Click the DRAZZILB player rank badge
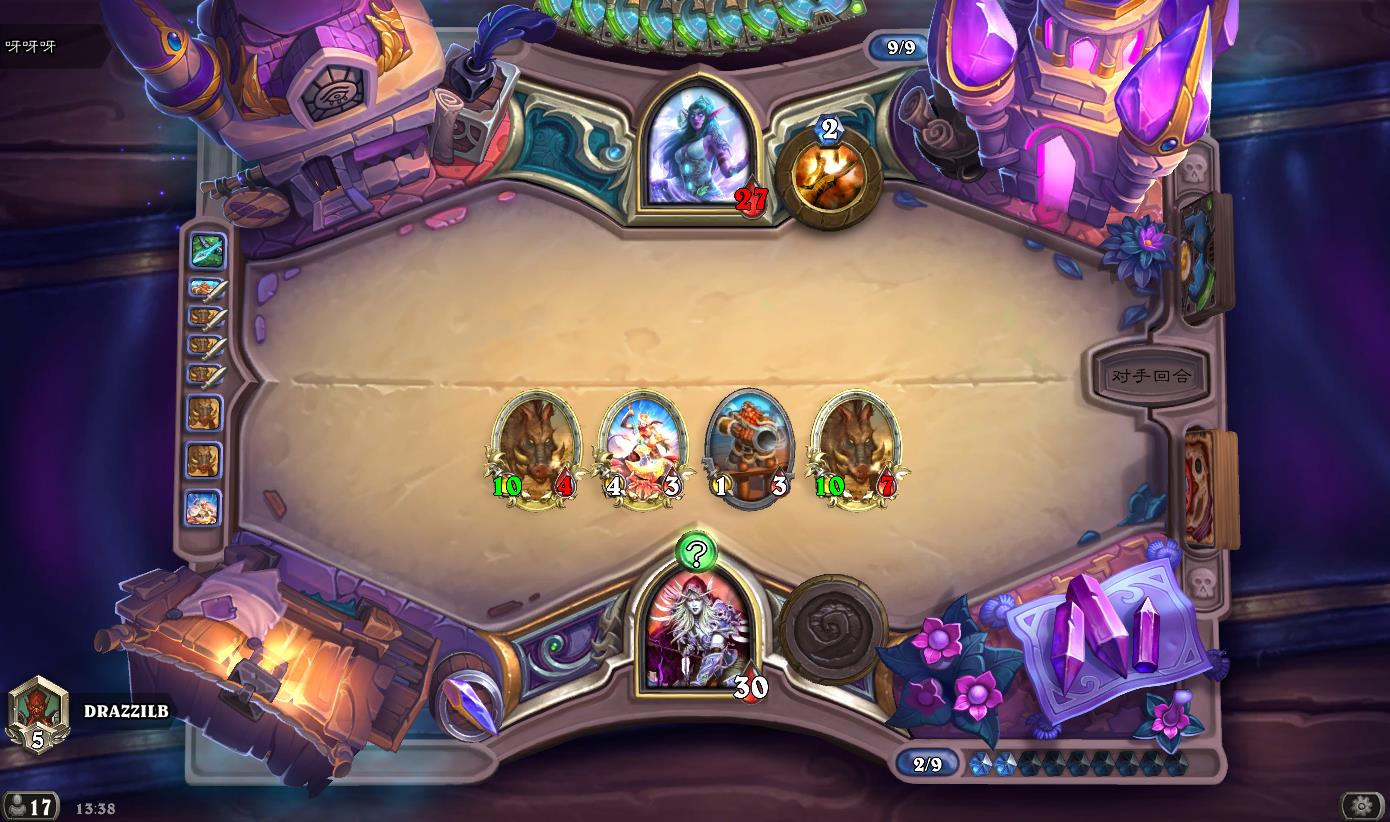1390x822 pixels. pos(38,714)
